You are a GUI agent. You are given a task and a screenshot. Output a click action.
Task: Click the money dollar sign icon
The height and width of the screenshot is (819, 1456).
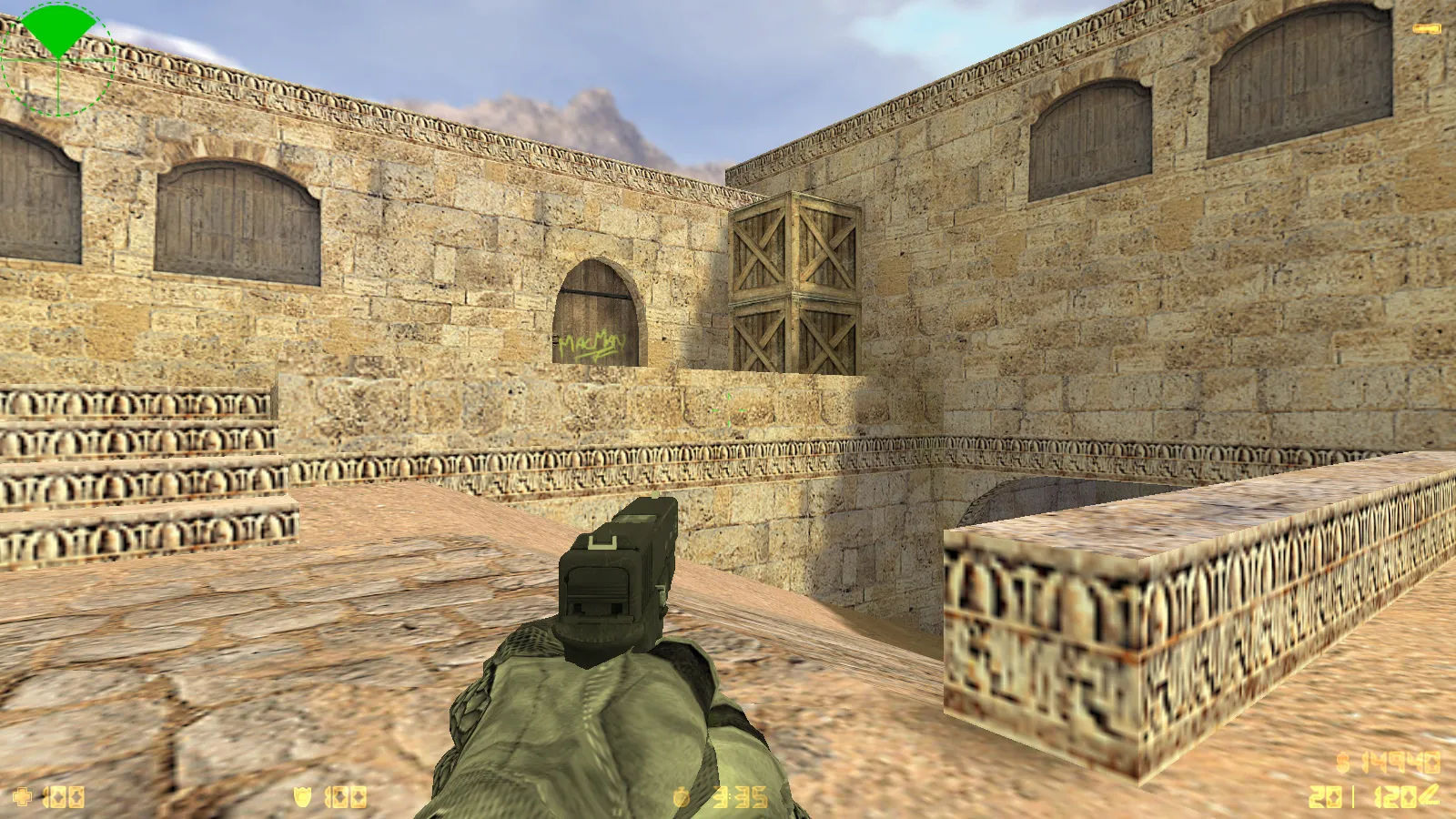click(1343, 762)
